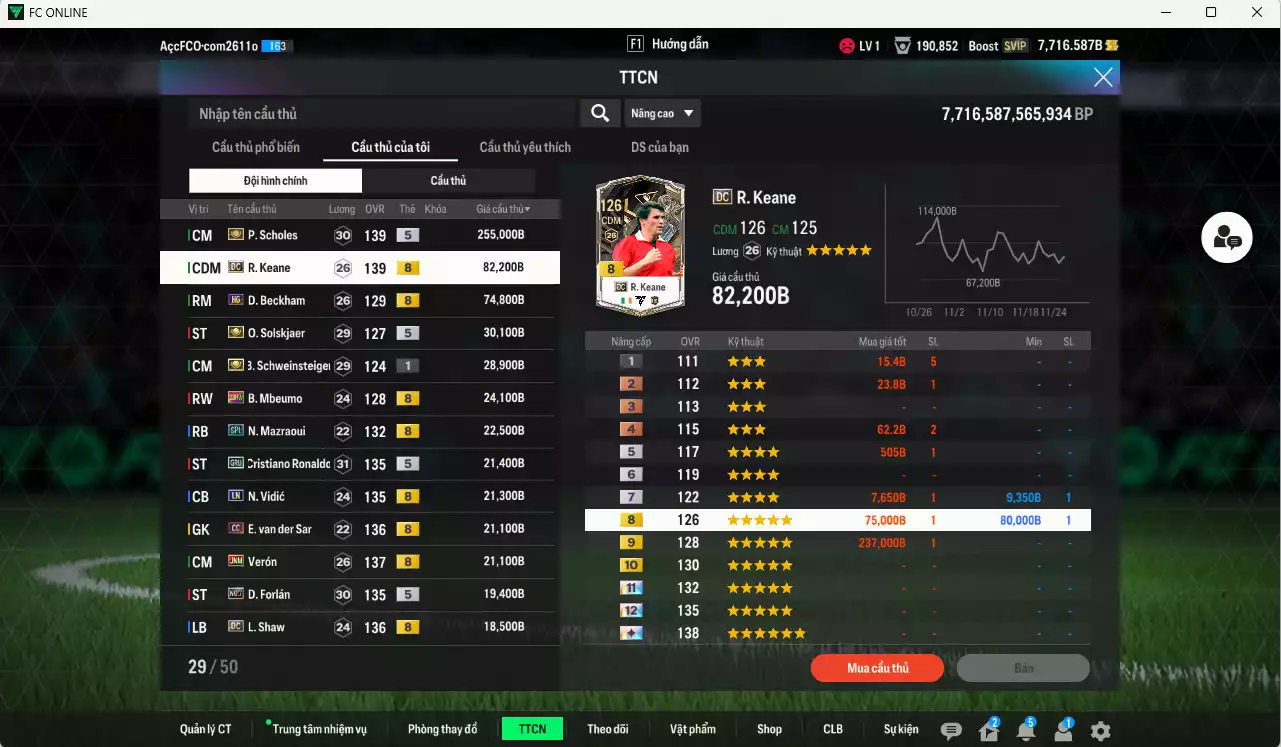Image resolution: width=1281 pixels, height=747 pixels.
Task: Sort by the Giá cầu thủ column header
Action: pos(502,208)
